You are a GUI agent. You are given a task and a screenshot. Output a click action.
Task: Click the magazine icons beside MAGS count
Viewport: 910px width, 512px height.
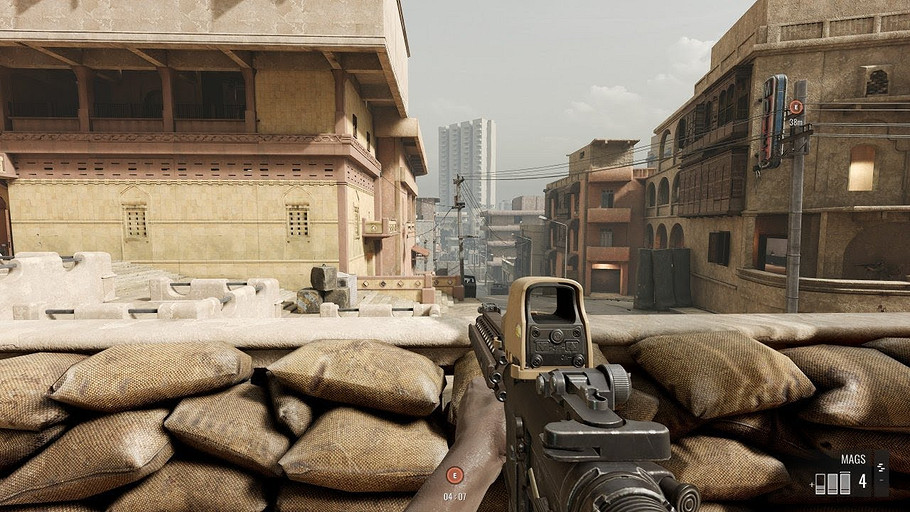832,483
